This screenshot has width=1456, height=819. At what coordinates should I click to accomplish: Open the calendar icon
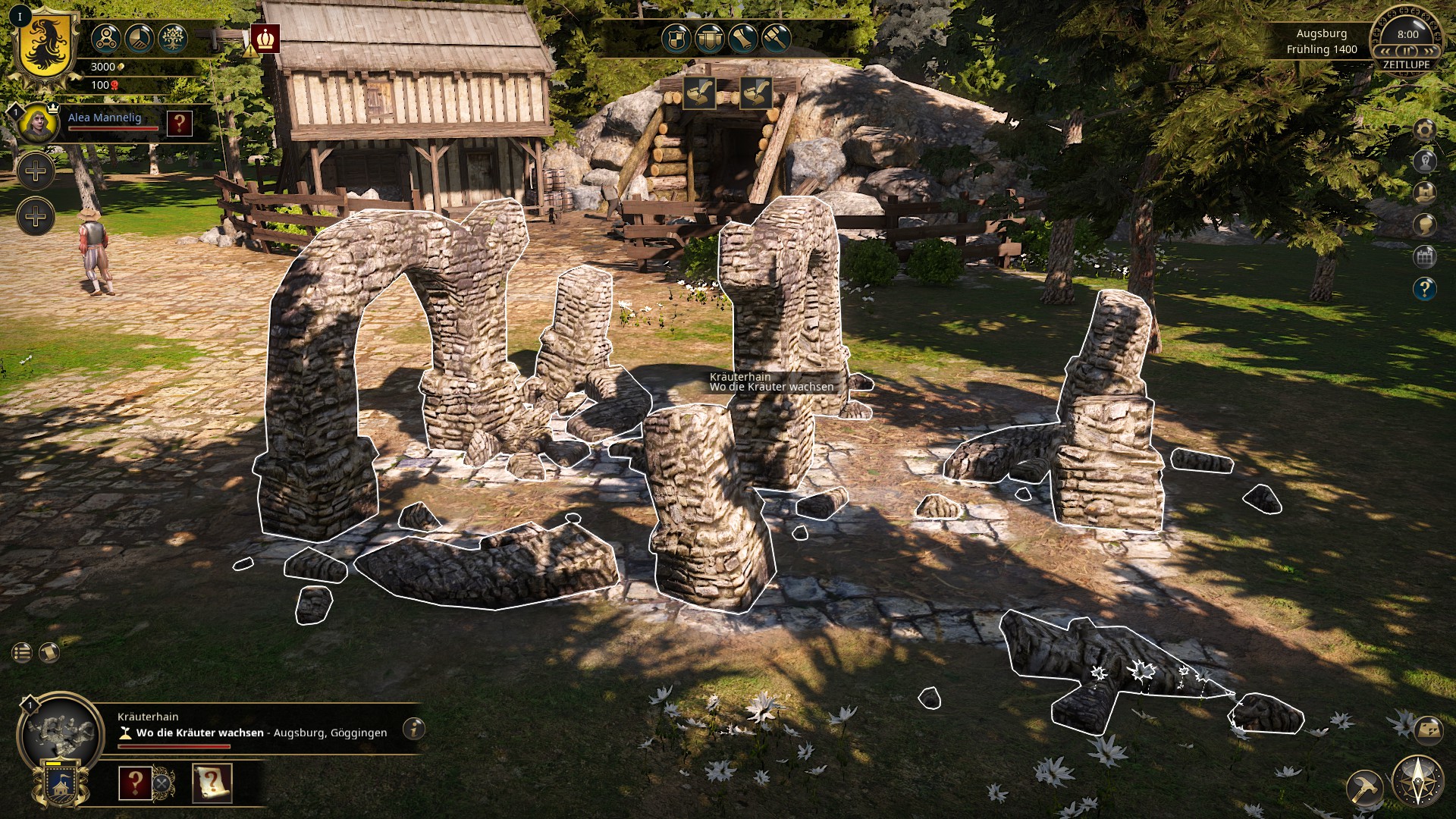click(1425, 257)
